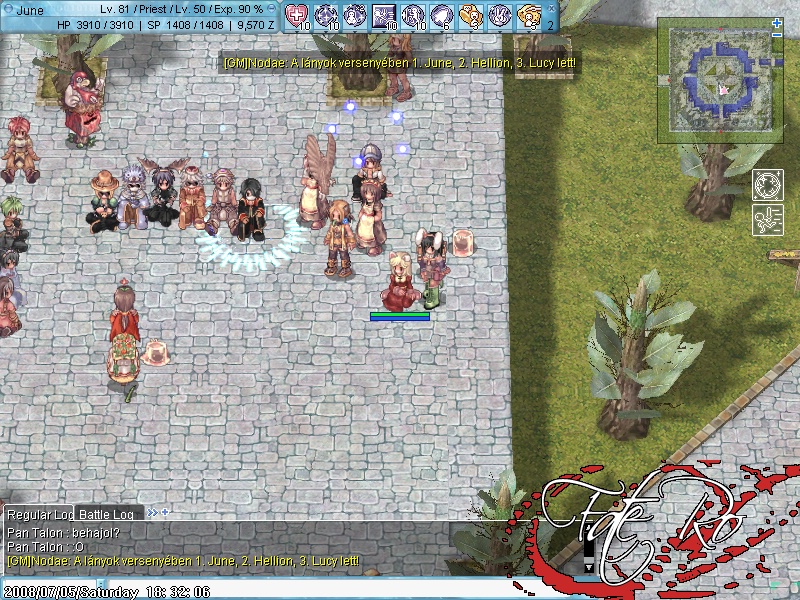The height and width of the screenshot is (600, 800).
Task: Toggle the magic circle status icon
Action: [768, 186]
